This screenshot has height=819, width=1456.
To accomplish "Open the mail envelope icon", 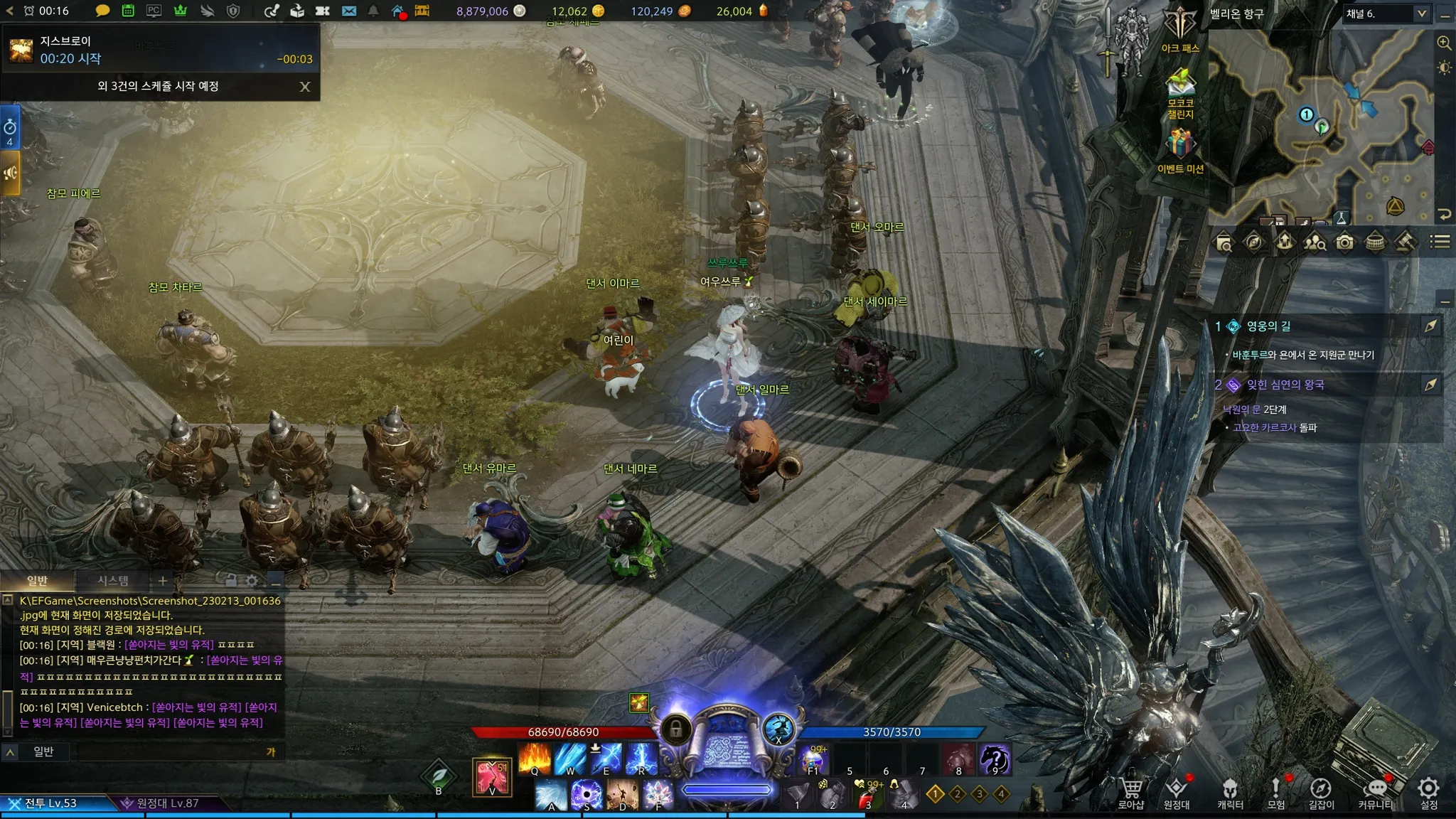I will pyautogui.click(x=348, y=11).
